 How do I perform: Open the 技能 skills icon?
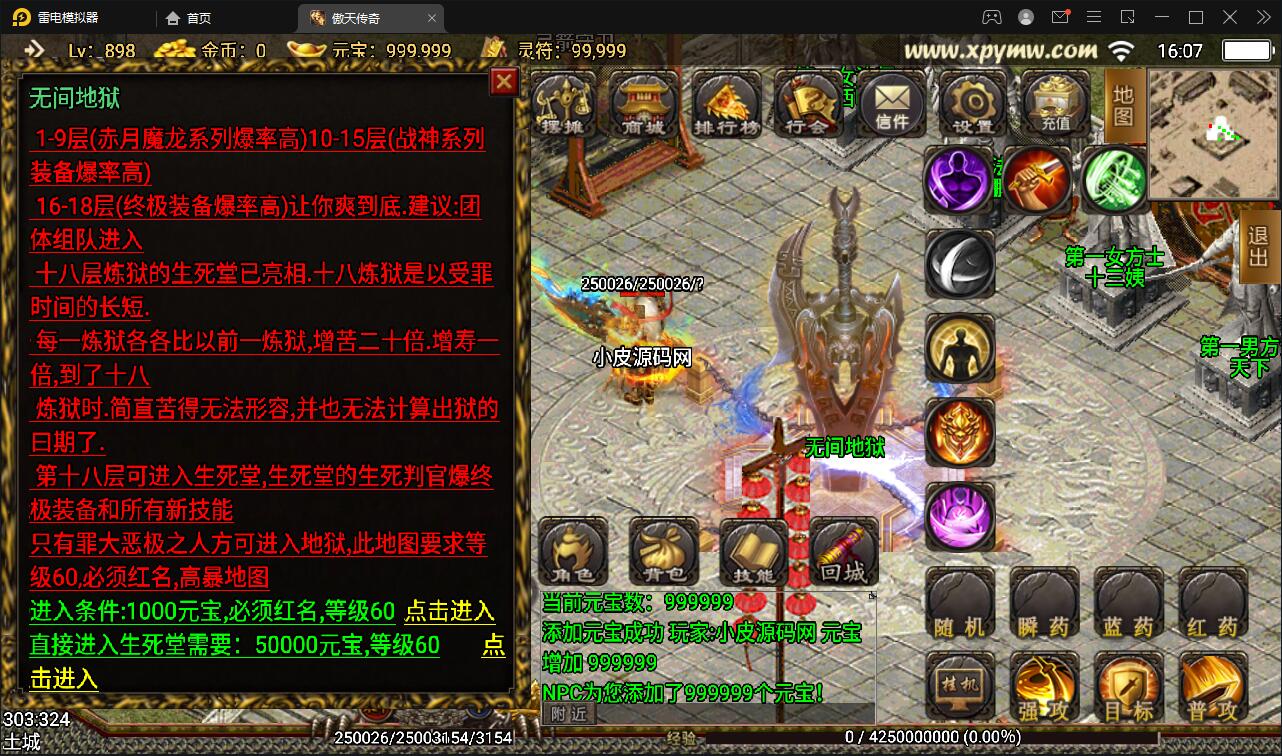click(753, 551)
